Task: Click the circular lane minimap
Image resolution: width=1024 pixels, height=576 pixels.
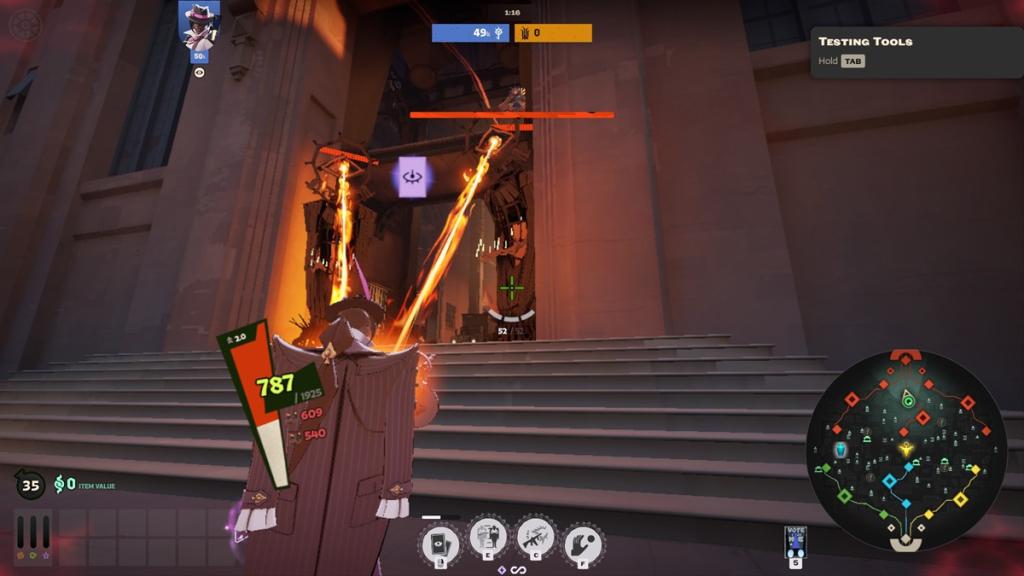Action: [906, 449]
